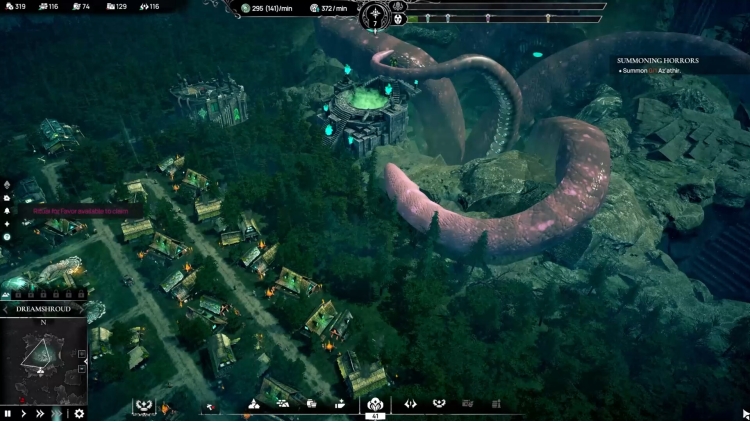
Task: Click the Dreamshroud minimap
Action: pyautogui.click(x=42, y=360)
